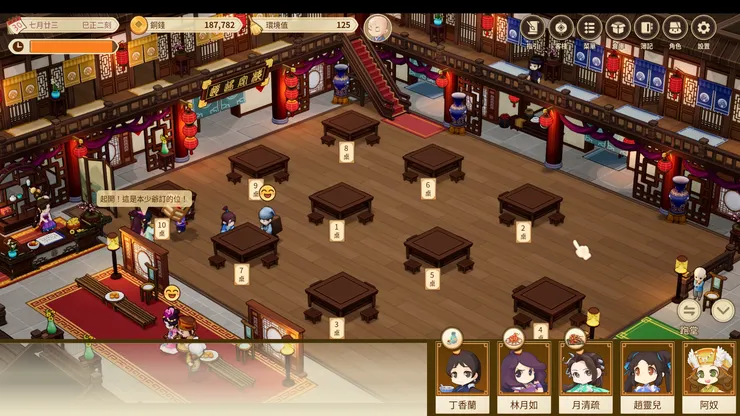
Task: Open the 指引 guide scroll icon
Action: (533, 28)
